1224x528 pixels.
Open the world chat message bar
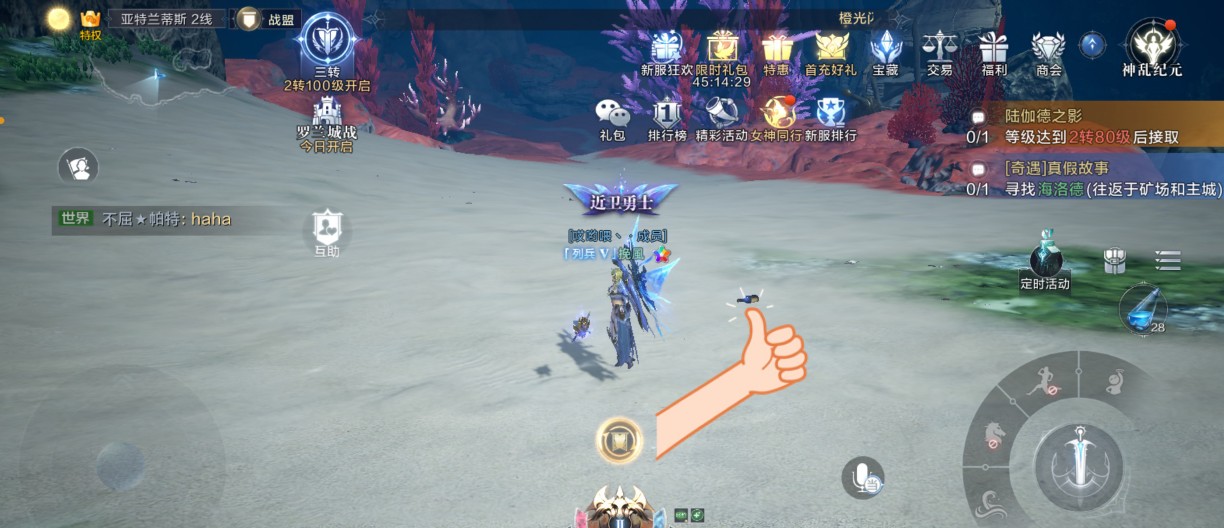tap(165, 219)
